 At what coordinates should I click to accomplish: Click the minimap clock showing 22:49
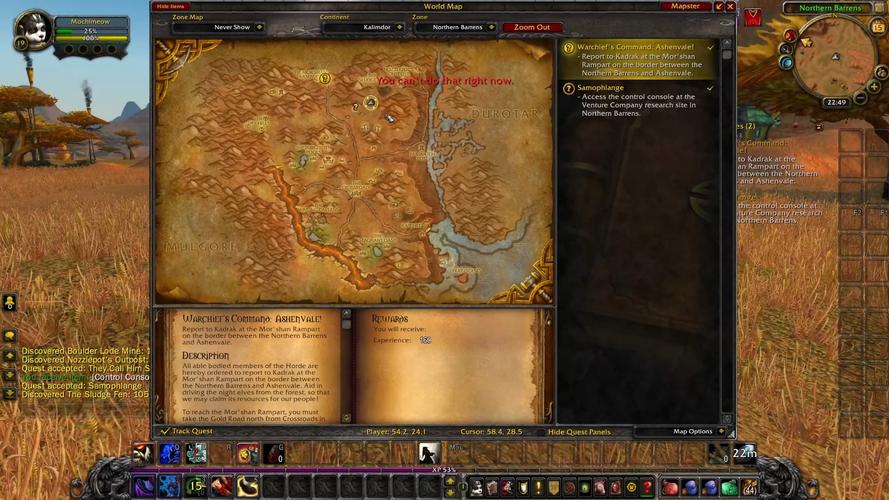(x=835, y=102)
